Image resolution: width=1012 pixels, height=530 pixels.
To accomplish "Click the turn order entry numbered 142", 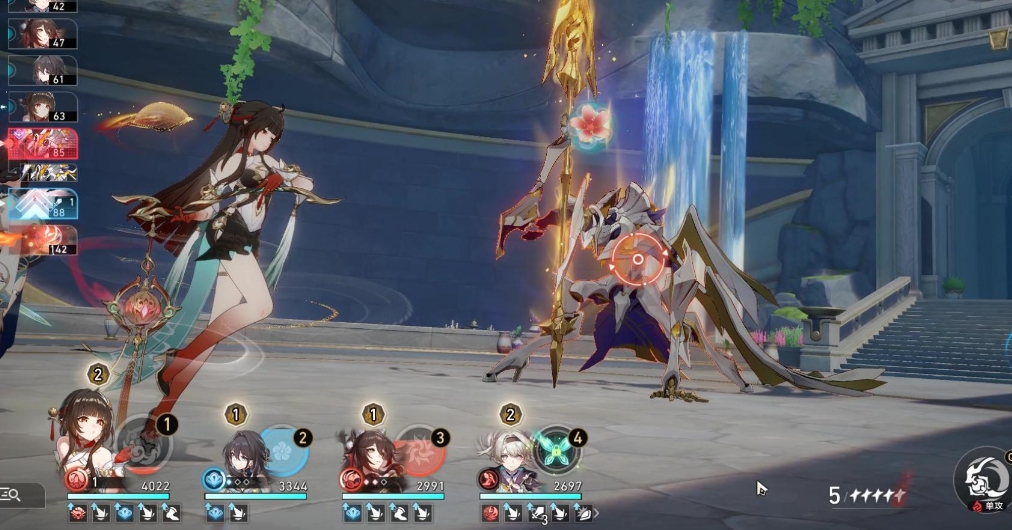I will pos(44,240).
